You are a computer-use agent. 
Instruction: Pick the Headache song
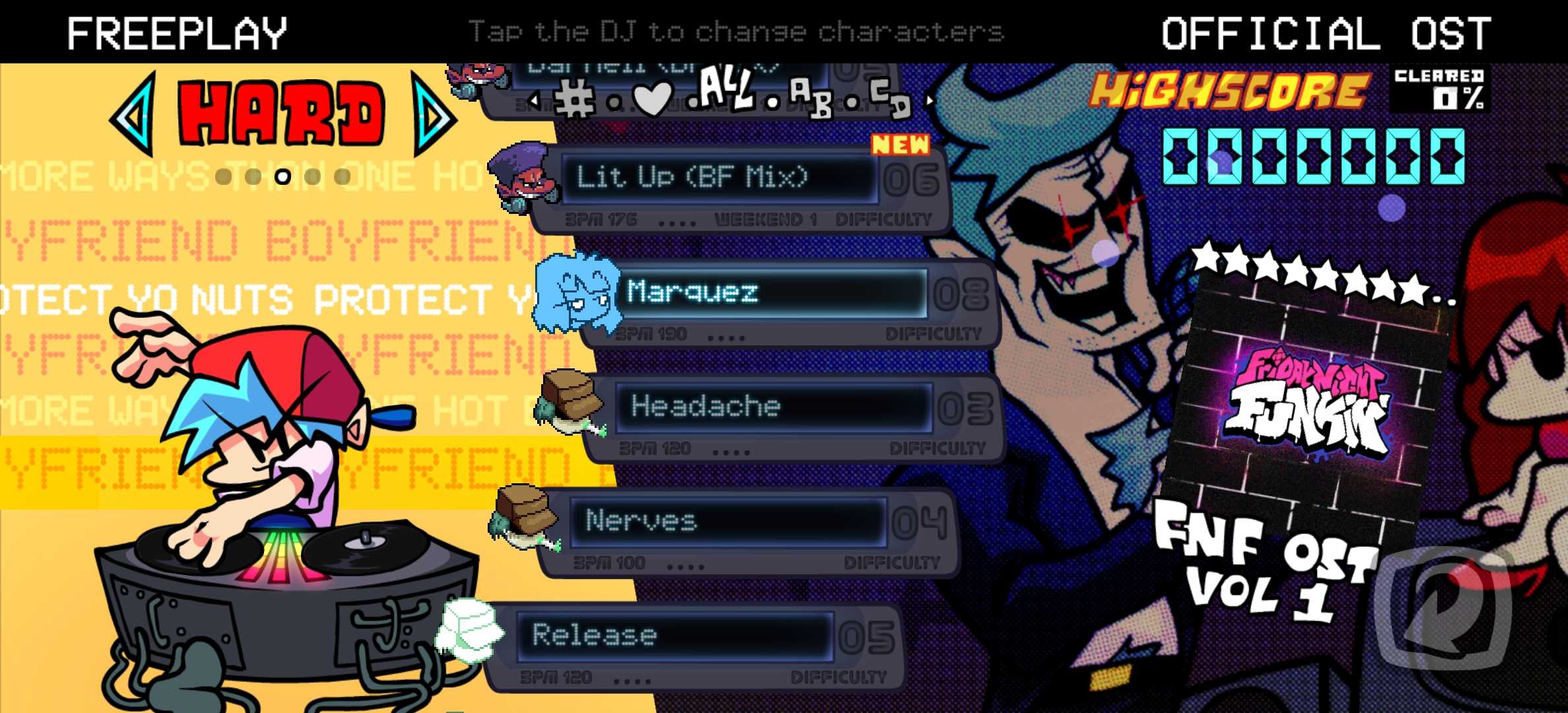772,407
